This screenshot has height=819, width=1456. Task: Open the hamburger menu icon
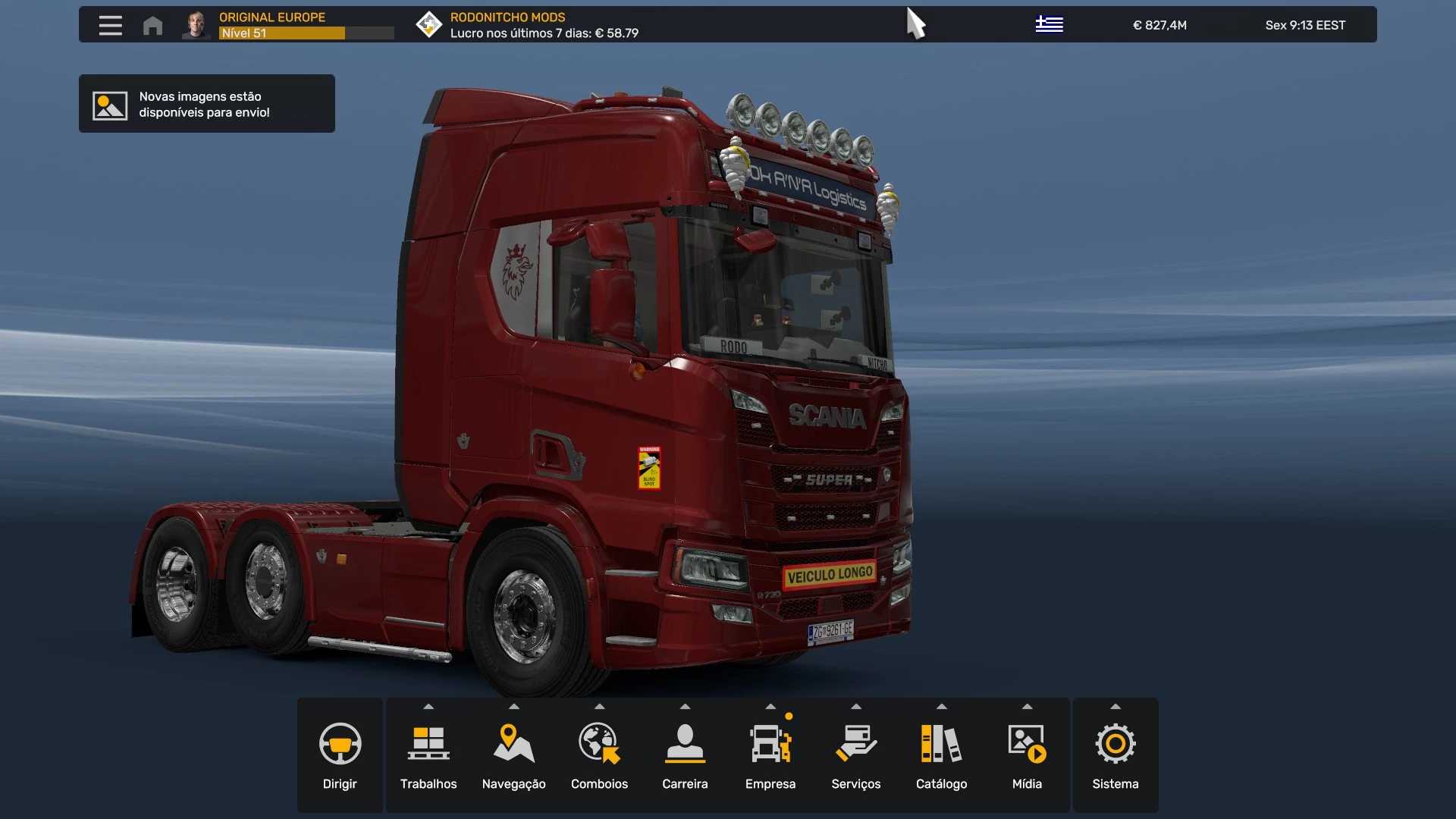[110, 25]
